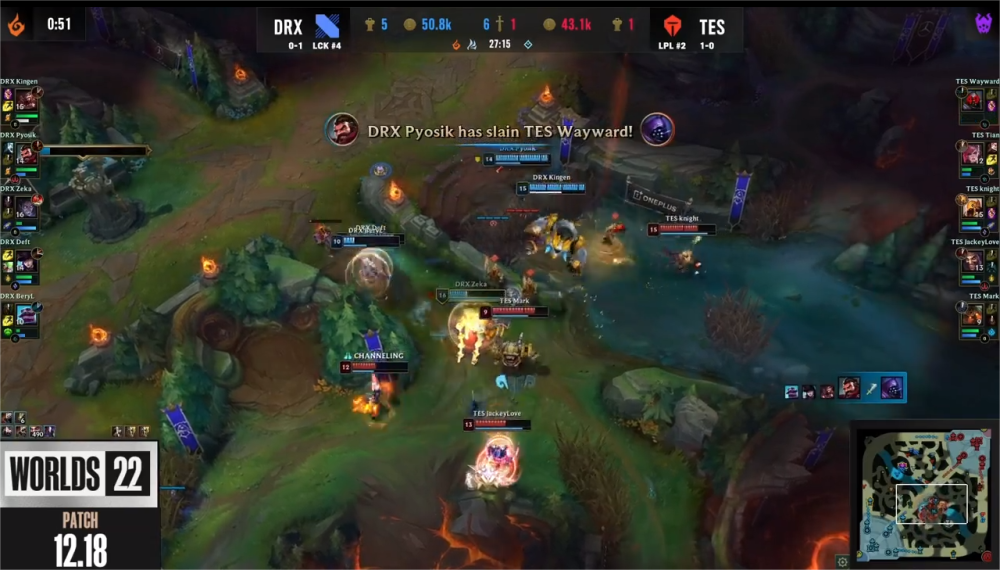Select TES Wayward's champion portrait

(x=973, y=100)
